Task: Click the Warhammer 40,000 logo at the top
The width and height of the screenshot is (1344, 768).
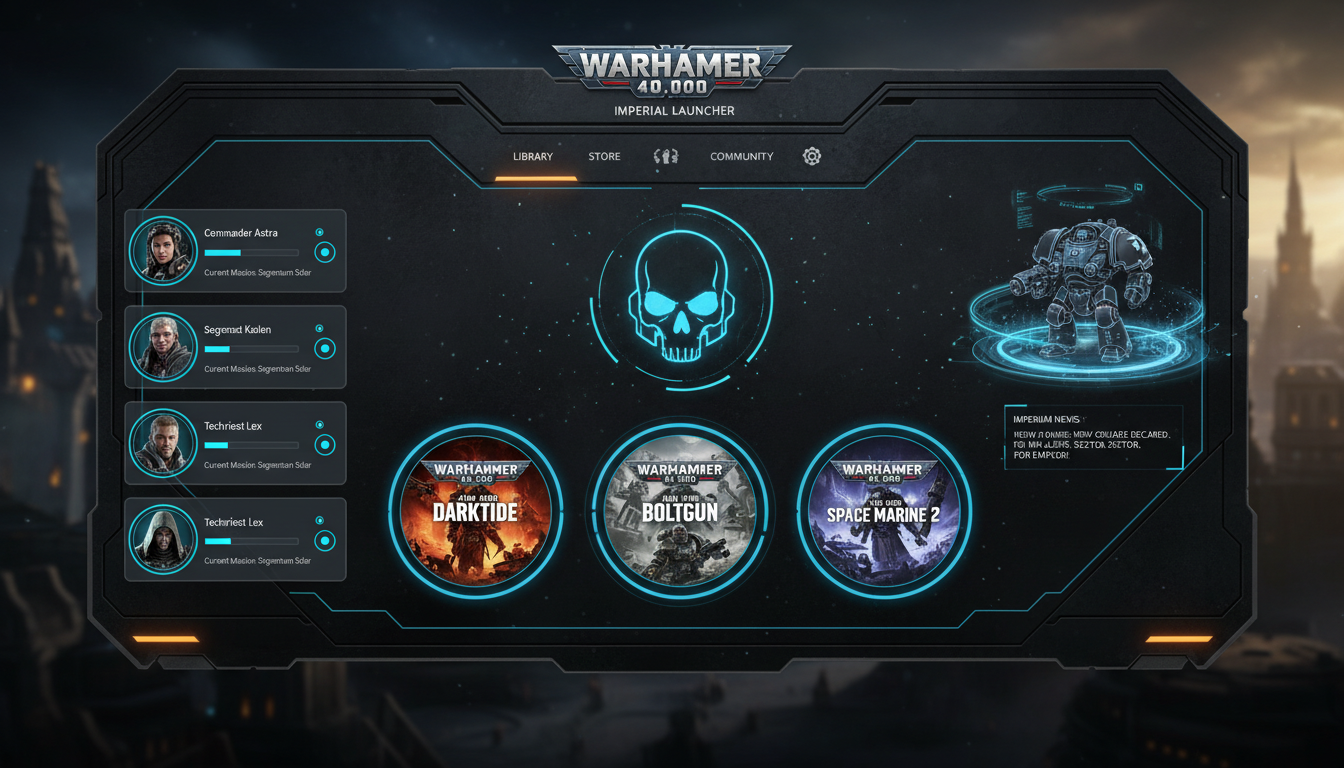Action: click(671, 68)
